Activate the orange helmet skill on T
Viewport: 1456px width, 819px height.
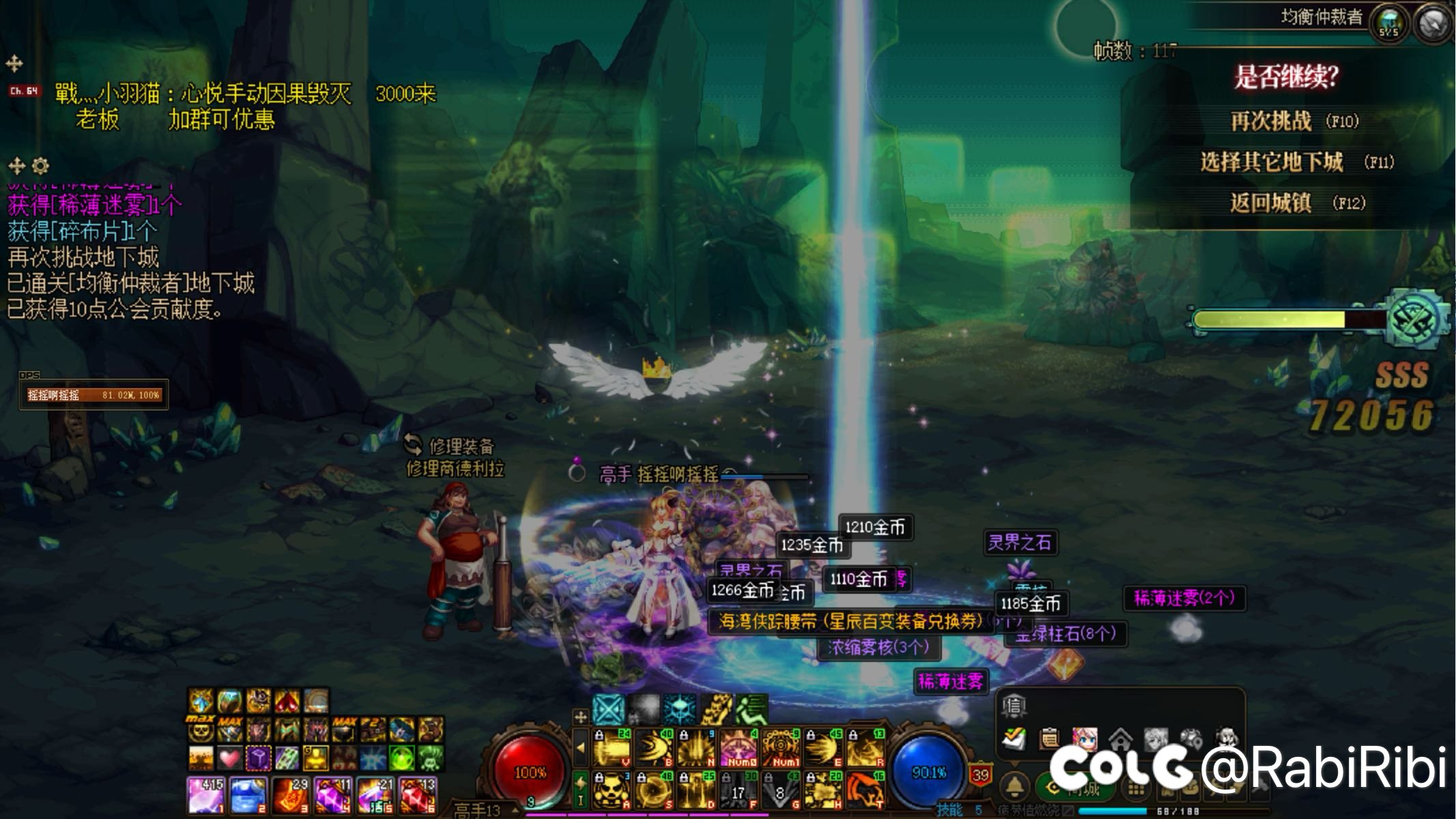(865, 790)
